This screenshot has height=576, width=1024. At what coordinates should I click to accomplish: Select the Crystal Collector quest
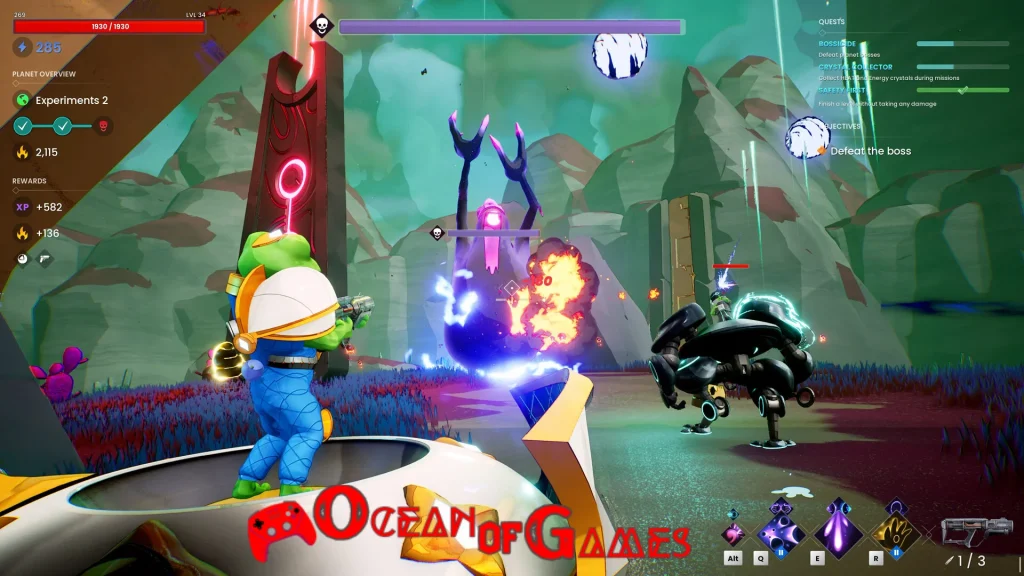855,67
